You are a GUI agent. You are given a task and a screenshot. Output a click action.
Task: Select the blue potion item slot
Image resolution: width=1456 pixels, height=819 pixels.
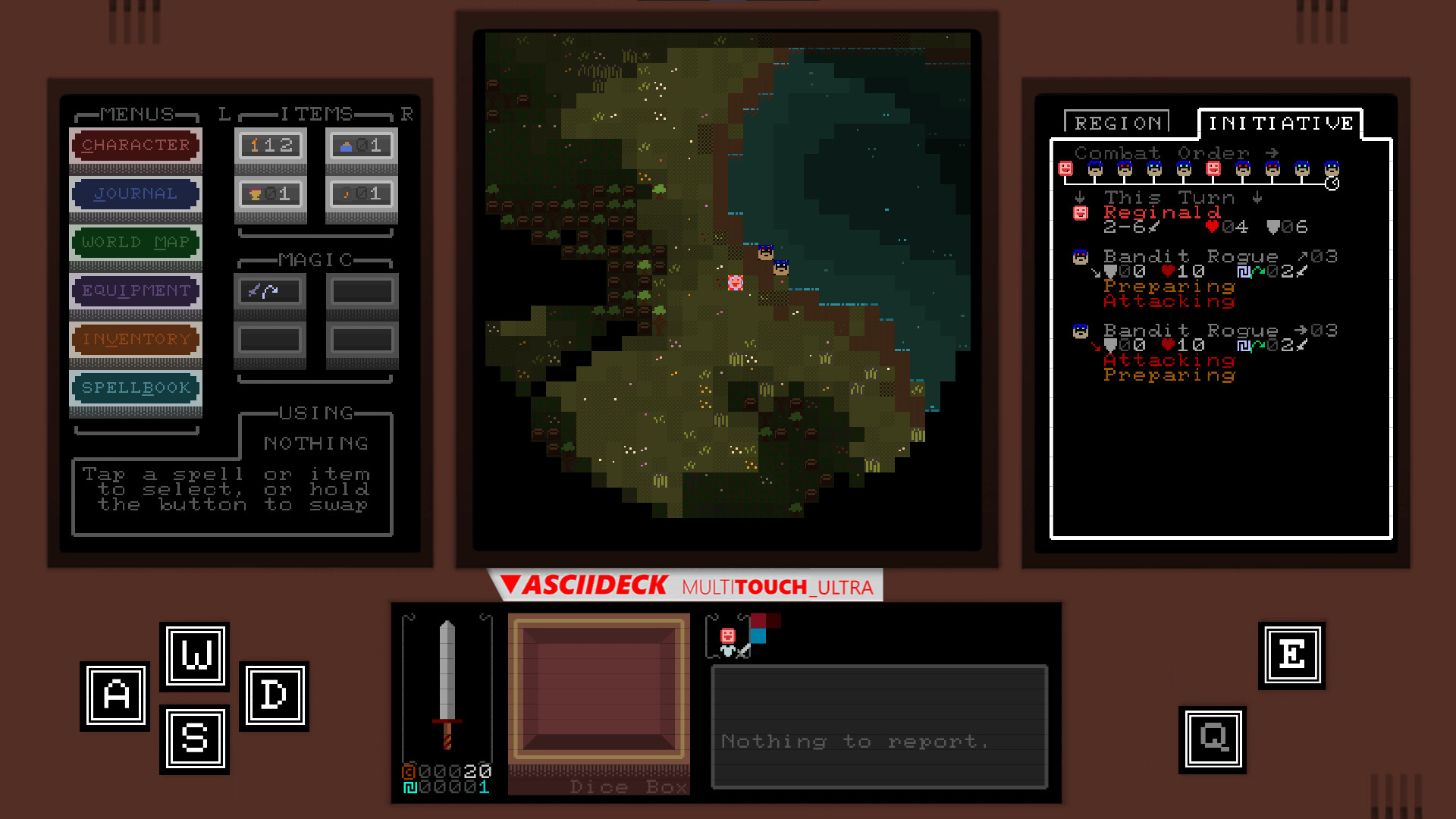[x=361, y=145]
